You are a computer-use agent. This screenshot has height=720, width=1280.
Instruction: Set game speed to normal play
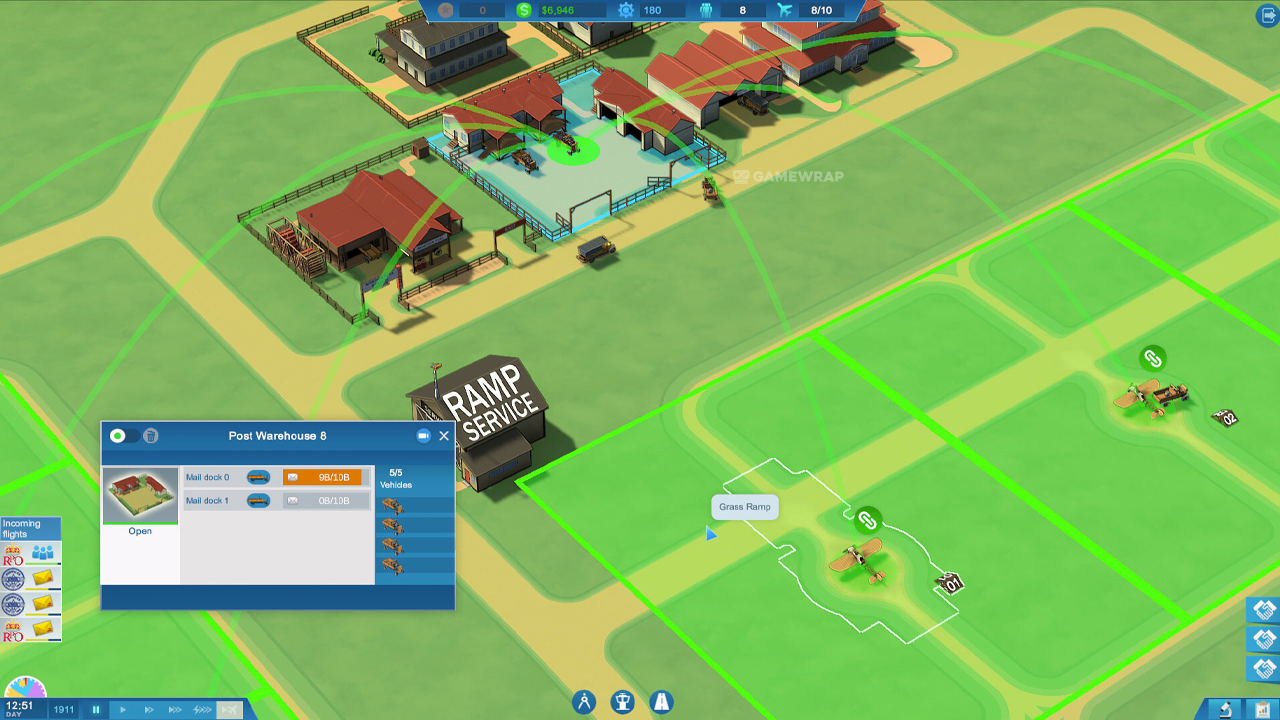123,710
